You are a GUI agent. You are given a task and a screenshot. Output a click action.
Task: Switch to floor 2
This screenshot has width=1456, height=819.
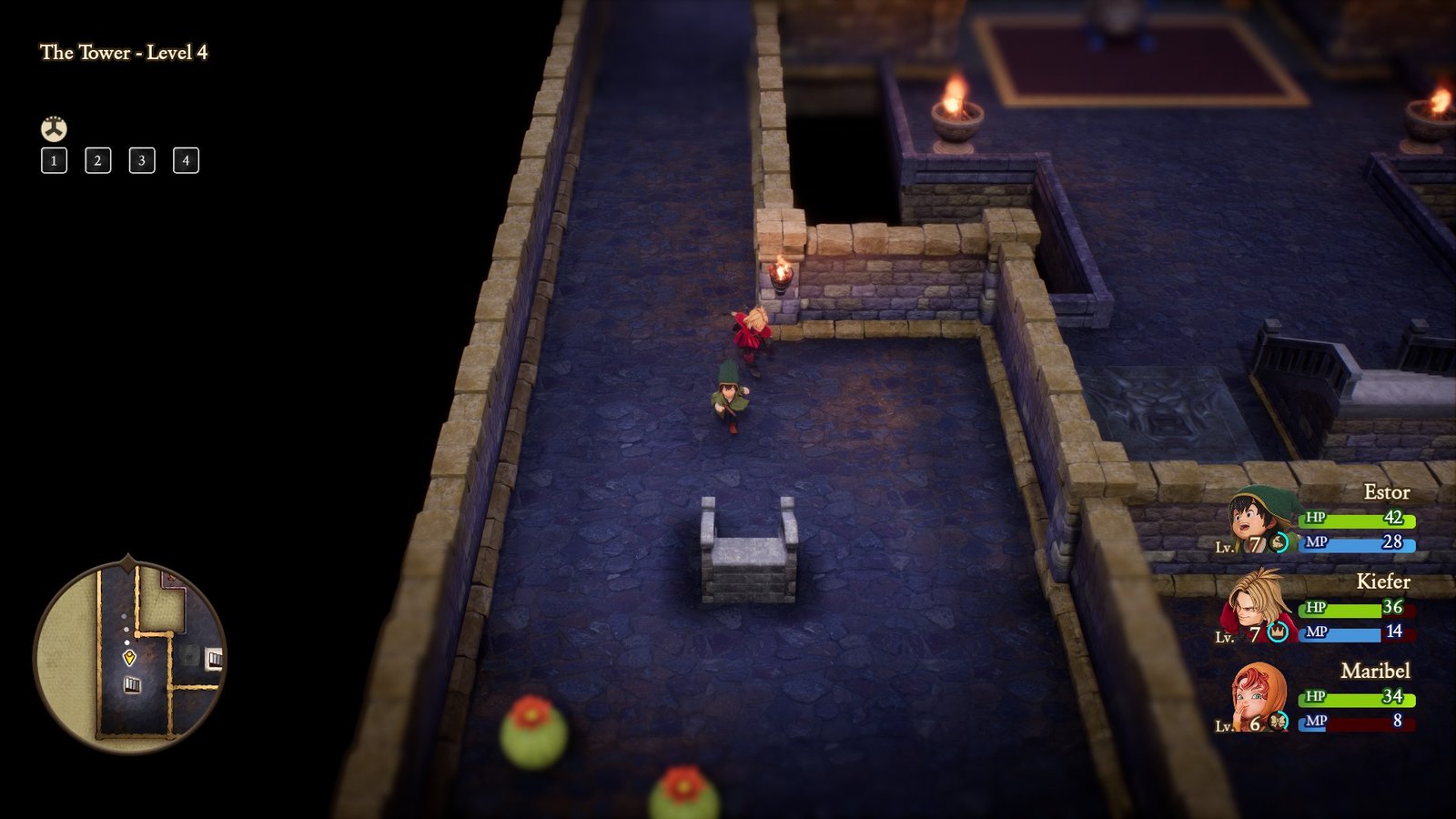(x=97, y=162)
